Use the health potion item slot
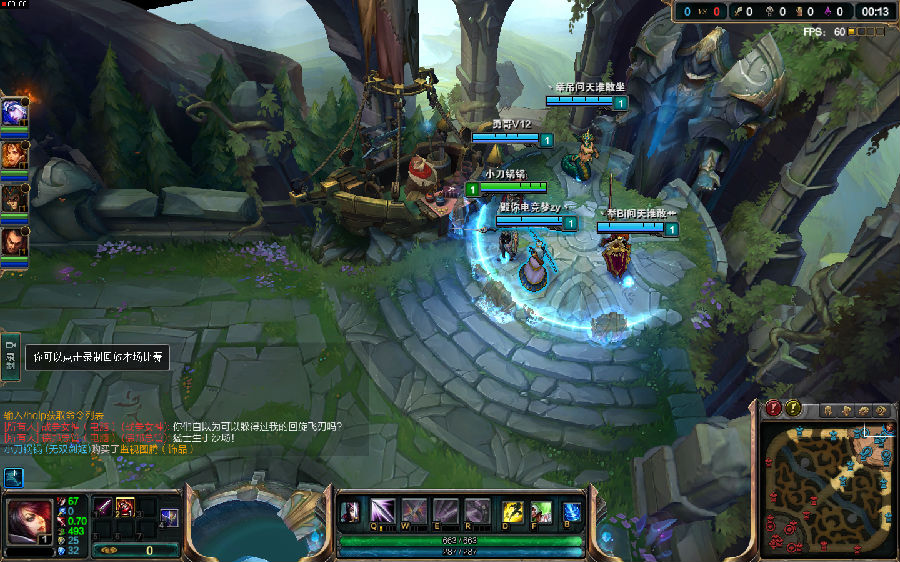 pos(126,507)
